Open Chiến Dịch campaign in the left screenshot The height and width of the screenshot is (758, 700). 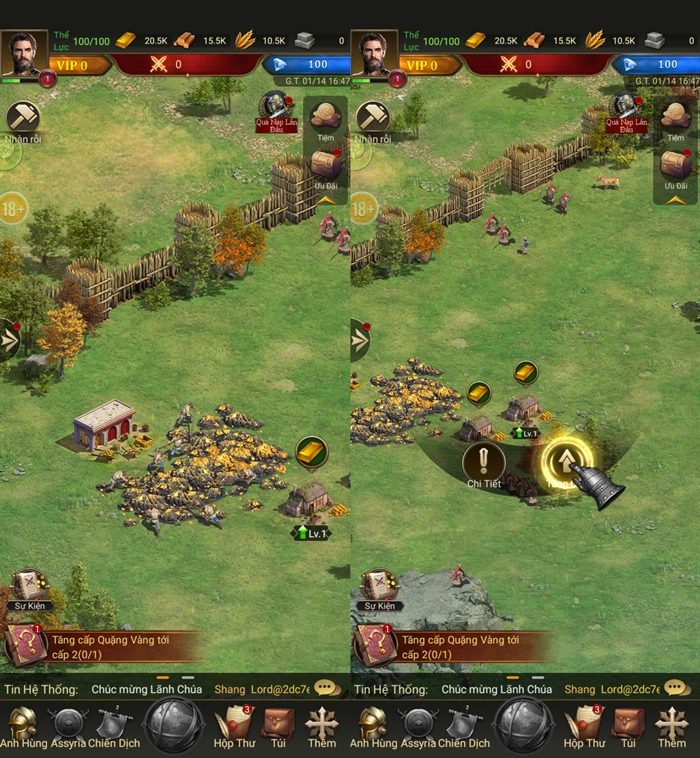112,725
